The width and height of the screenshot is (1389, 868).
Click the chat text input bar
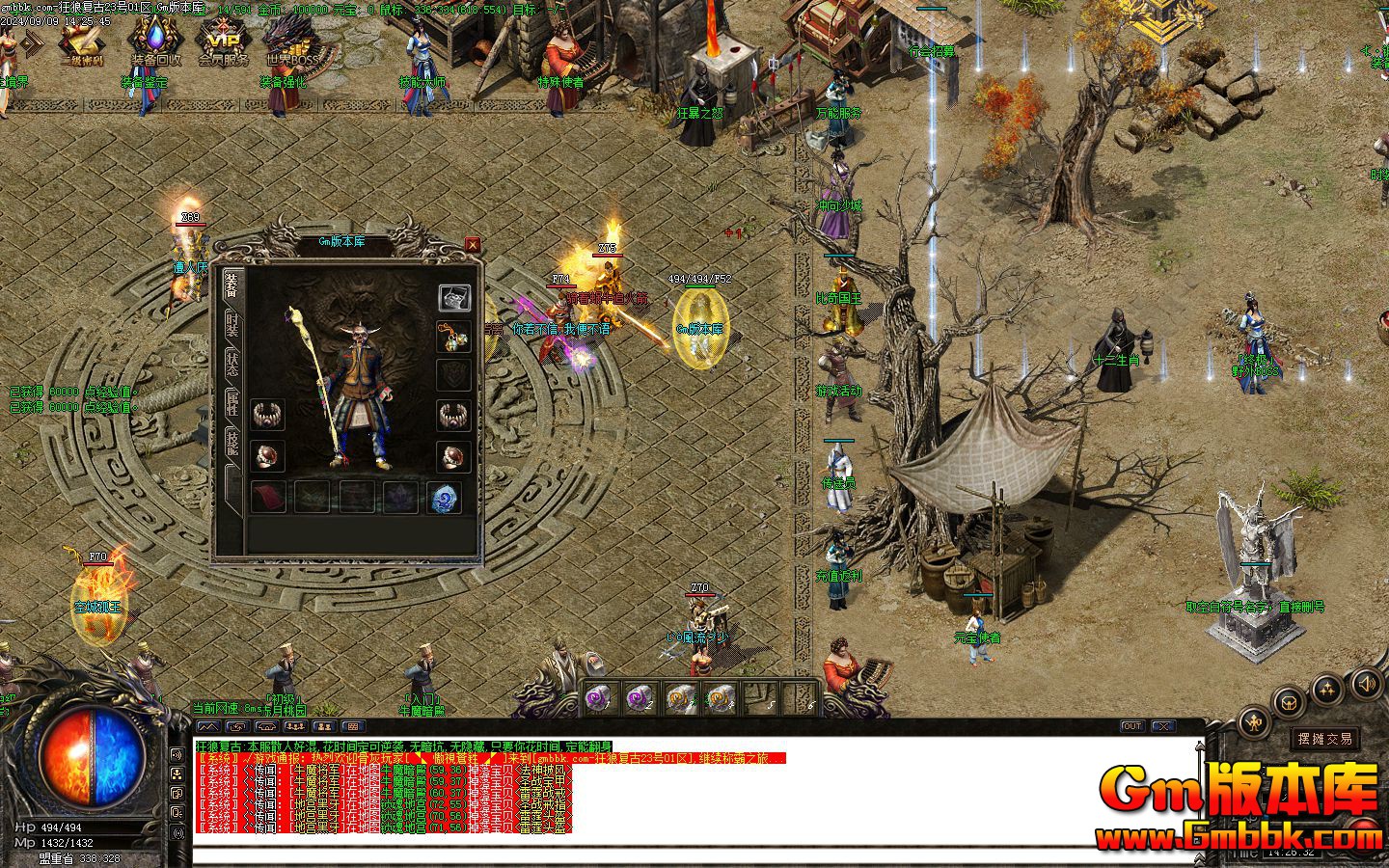(x=675, y=855)
